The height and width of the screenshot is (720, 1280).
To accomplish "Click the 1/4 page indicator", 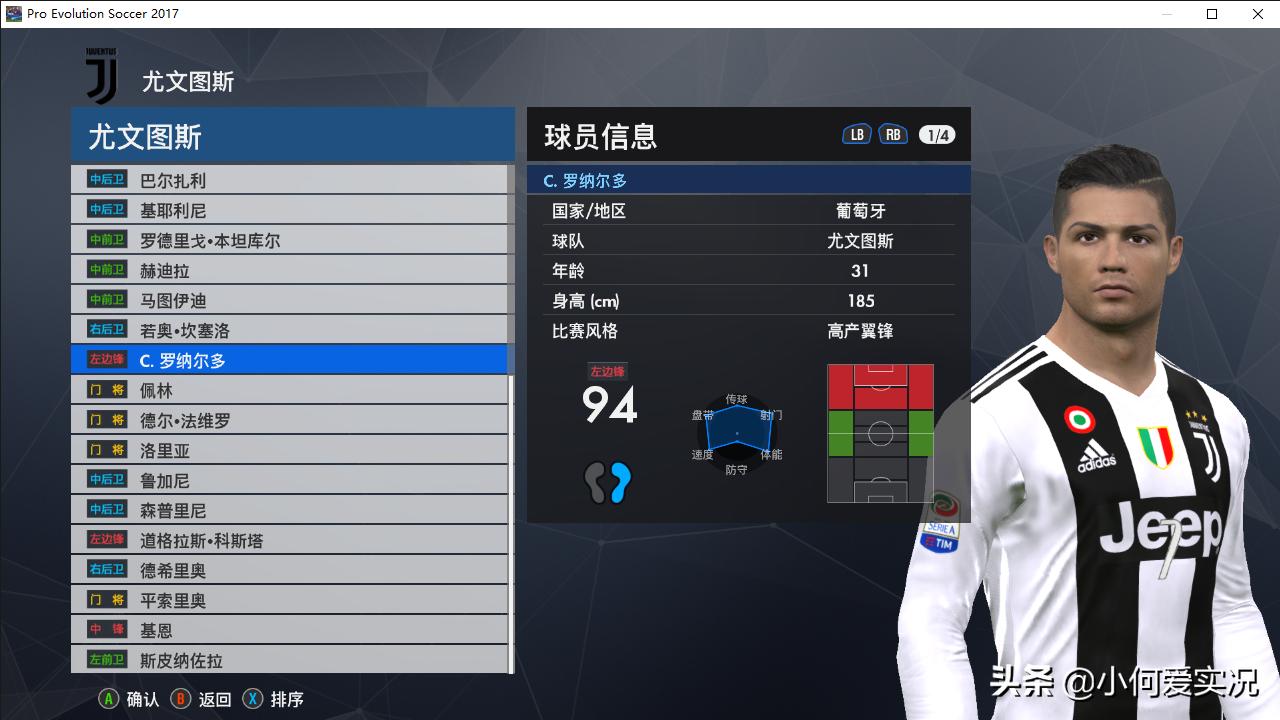I will 936,133.
